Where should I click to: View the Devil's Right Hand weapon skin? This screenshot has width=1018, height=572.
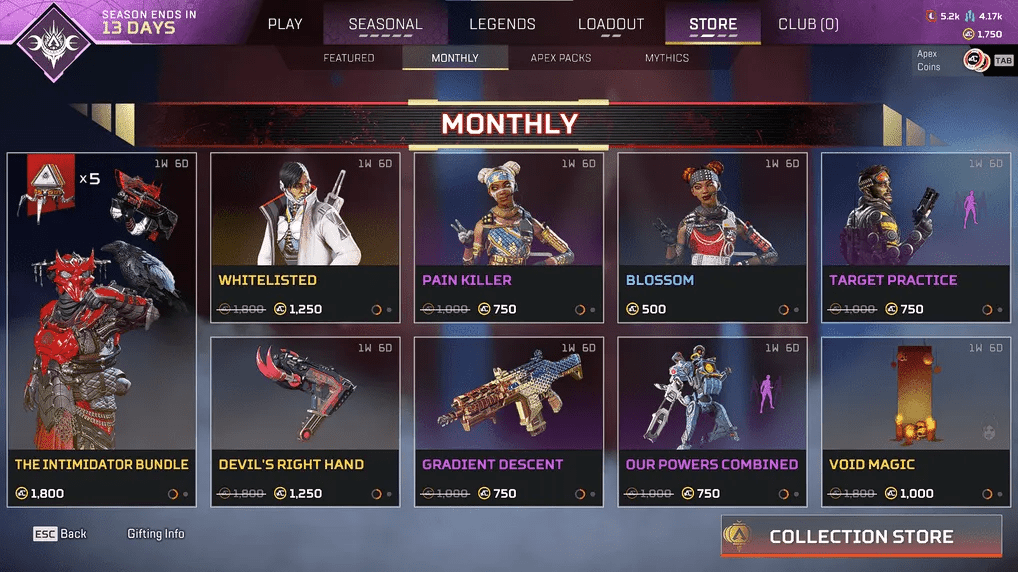tap(305, 421)
